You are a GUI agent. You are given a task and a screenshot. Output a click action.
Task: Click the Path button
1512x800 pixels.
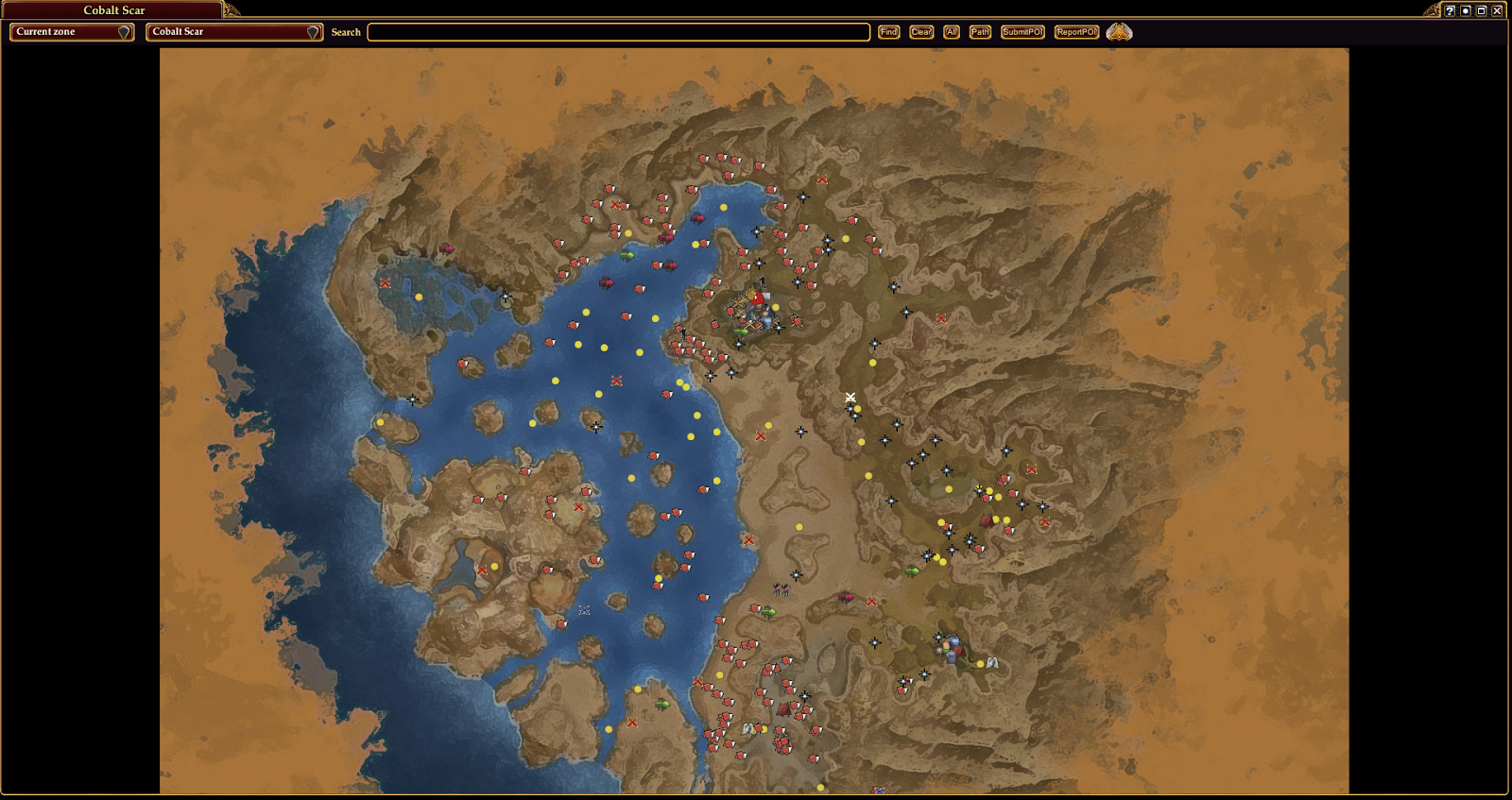979,31
